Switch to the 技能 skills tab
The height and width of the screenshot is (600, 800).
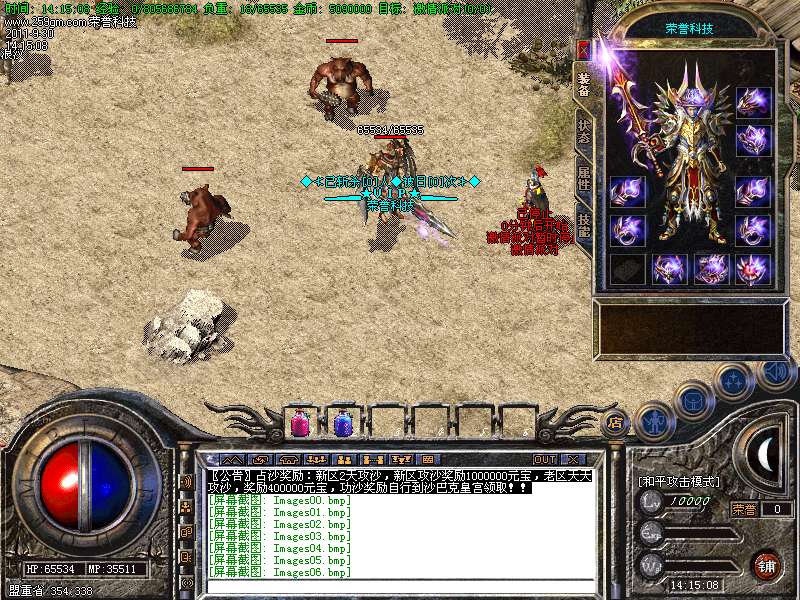click(583, 225)
